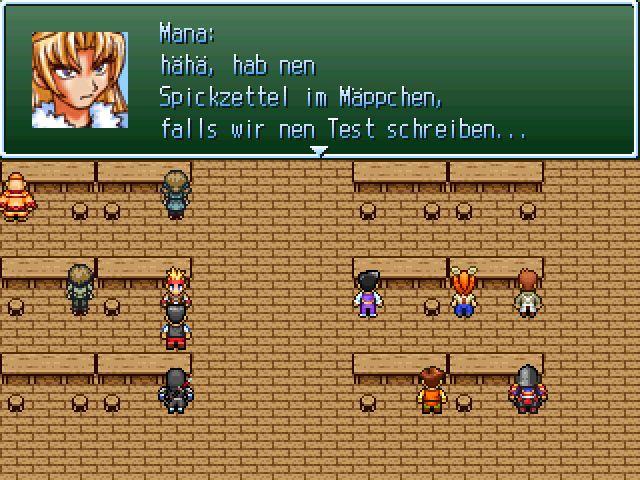Advance dialogue with the continue arrow
Viewport: 640px width, 480px height.
click(x=318, y=151)
